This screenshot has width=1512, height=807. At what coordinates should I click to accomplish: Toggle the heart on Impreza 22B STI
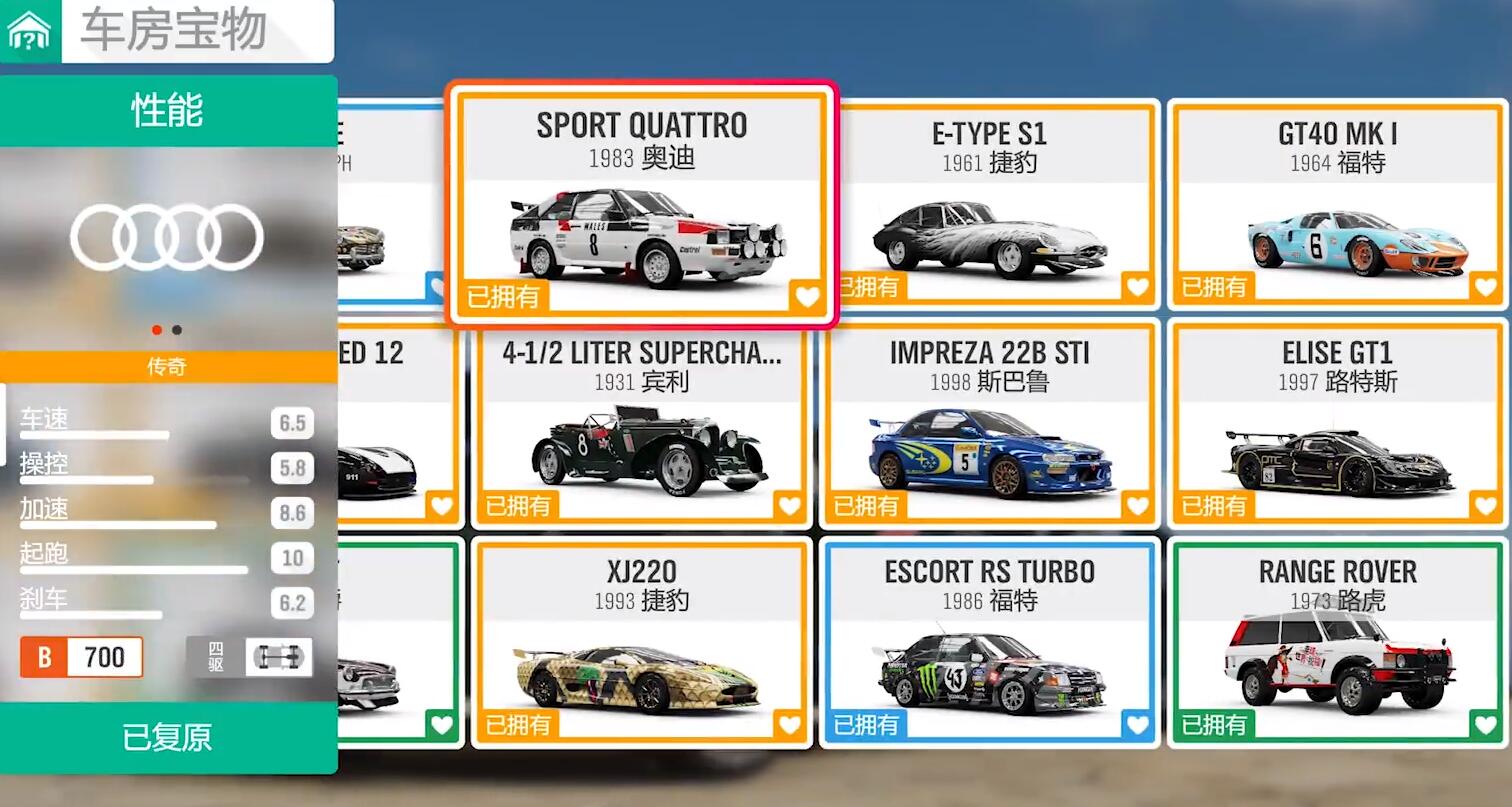click(x=1137, y=506)
